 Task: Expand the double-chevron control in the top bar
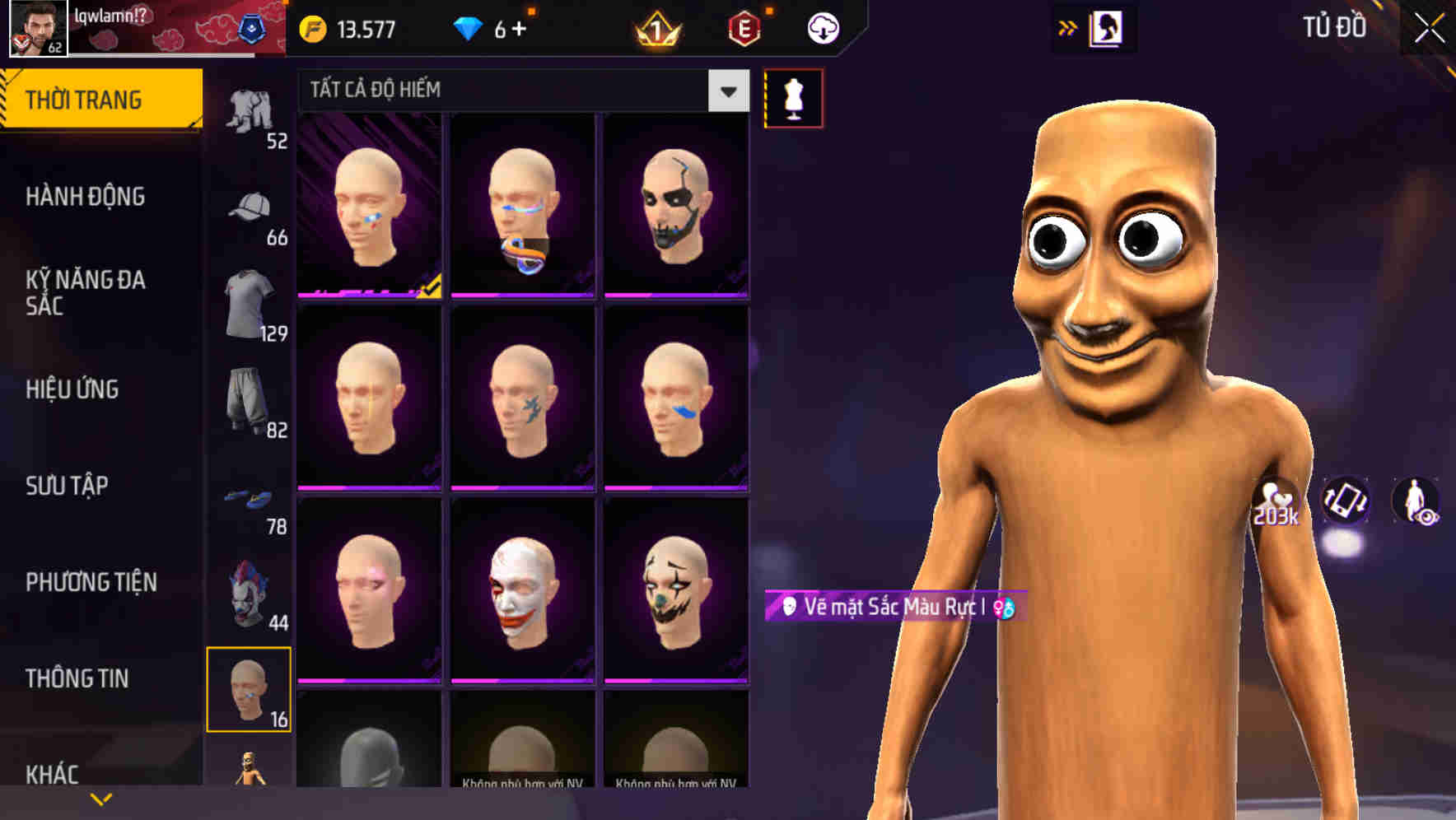pyautogui.click(x=1068, y=28)
